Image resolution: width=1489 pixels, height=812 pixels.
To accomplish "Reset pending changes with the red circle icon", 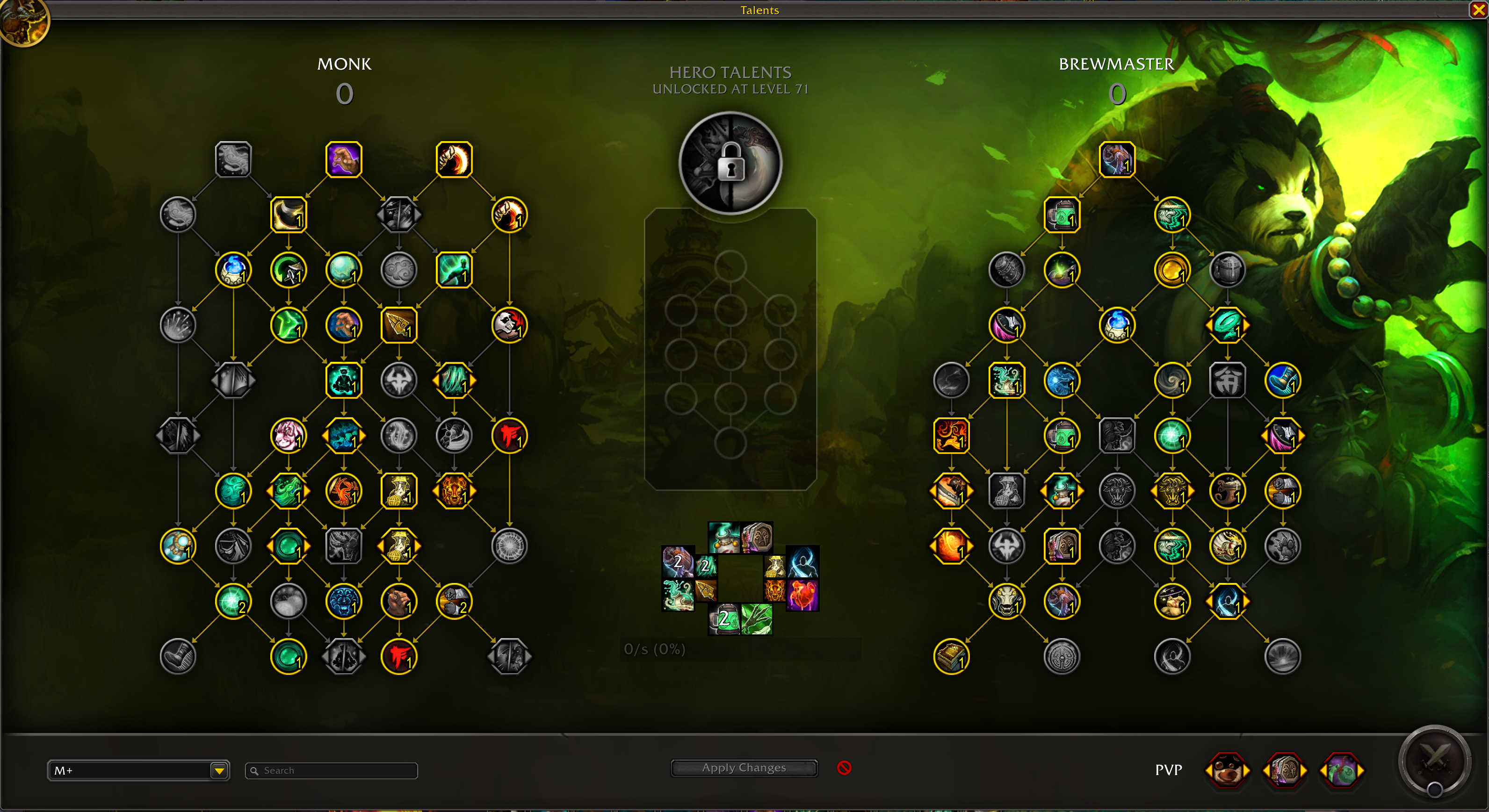I will [844, 768].
